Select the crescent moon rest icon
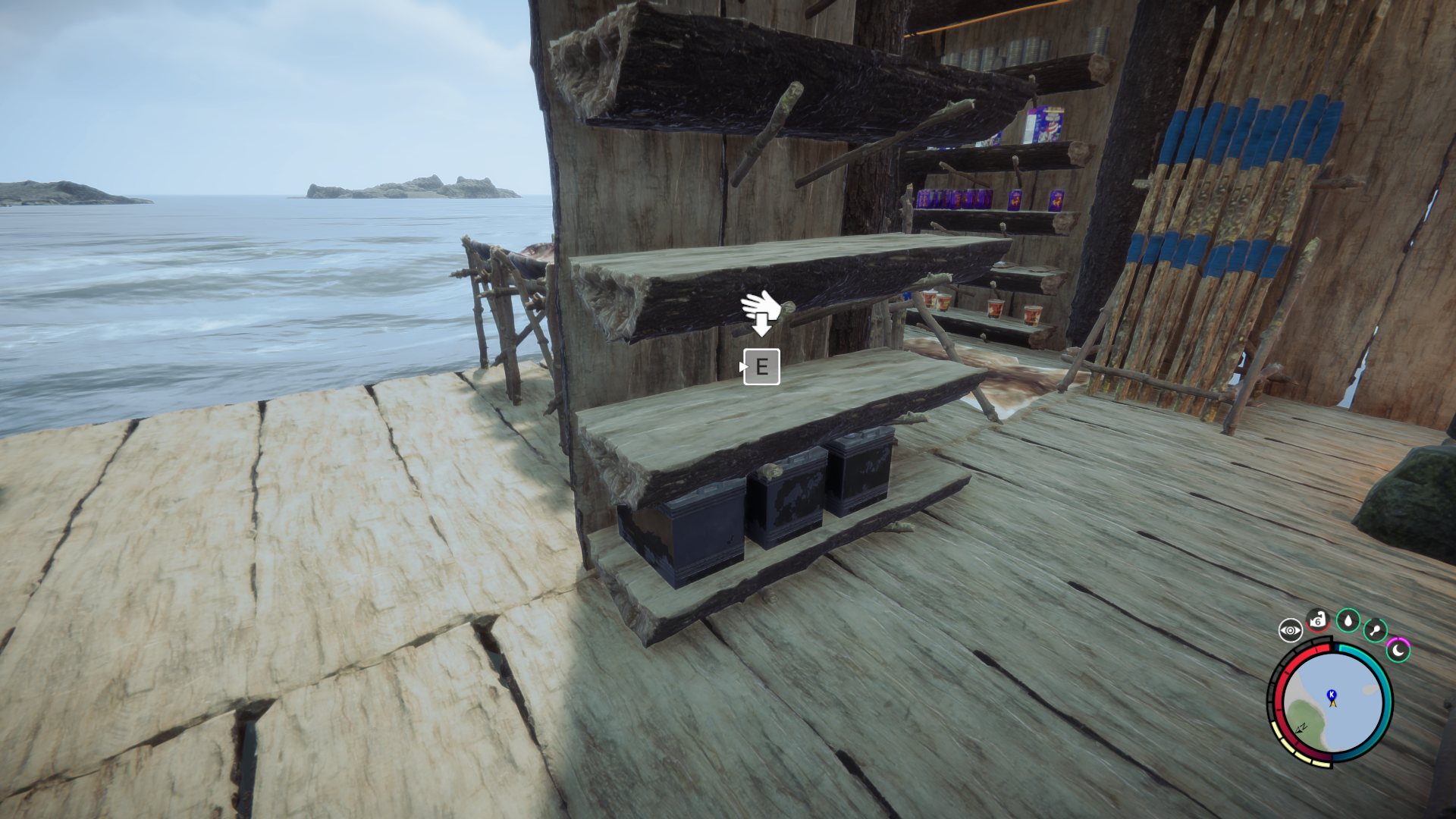 coord(1398,650)
